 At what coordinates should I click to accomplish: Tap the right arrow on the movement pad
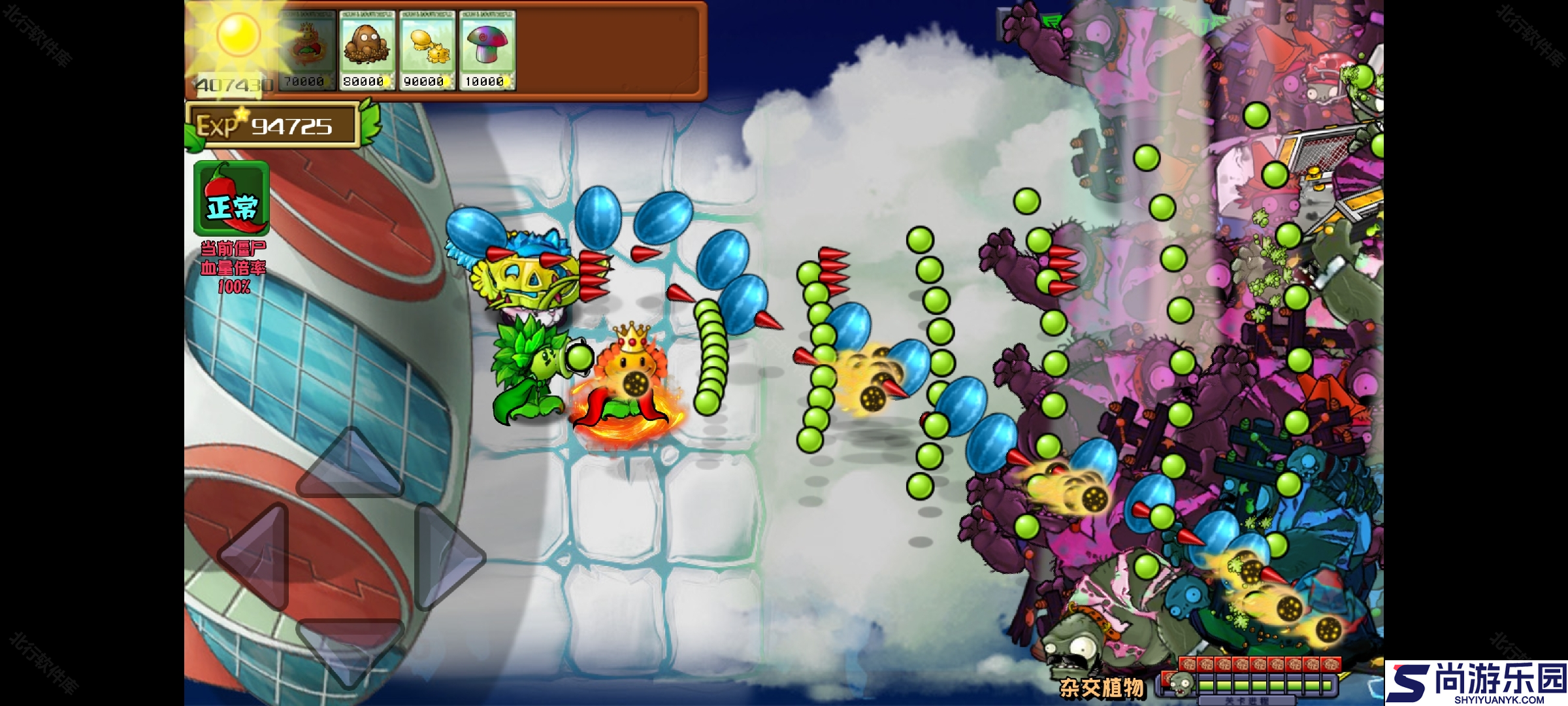pos(447,557)
